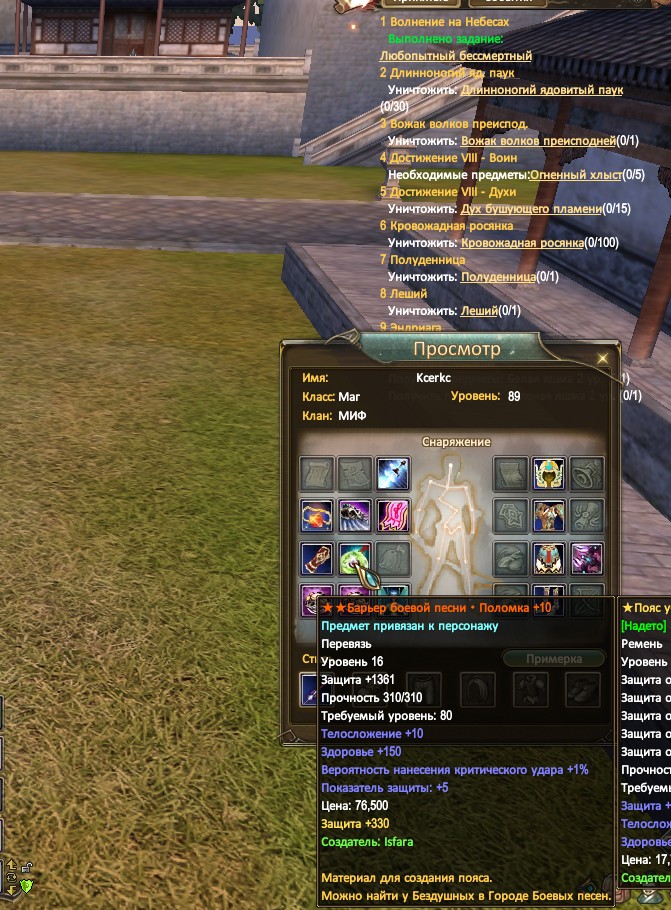View the fiery orange necklace slot
Image resolution: width=671 pixels, height=910 pixels.
pos(317,516)
